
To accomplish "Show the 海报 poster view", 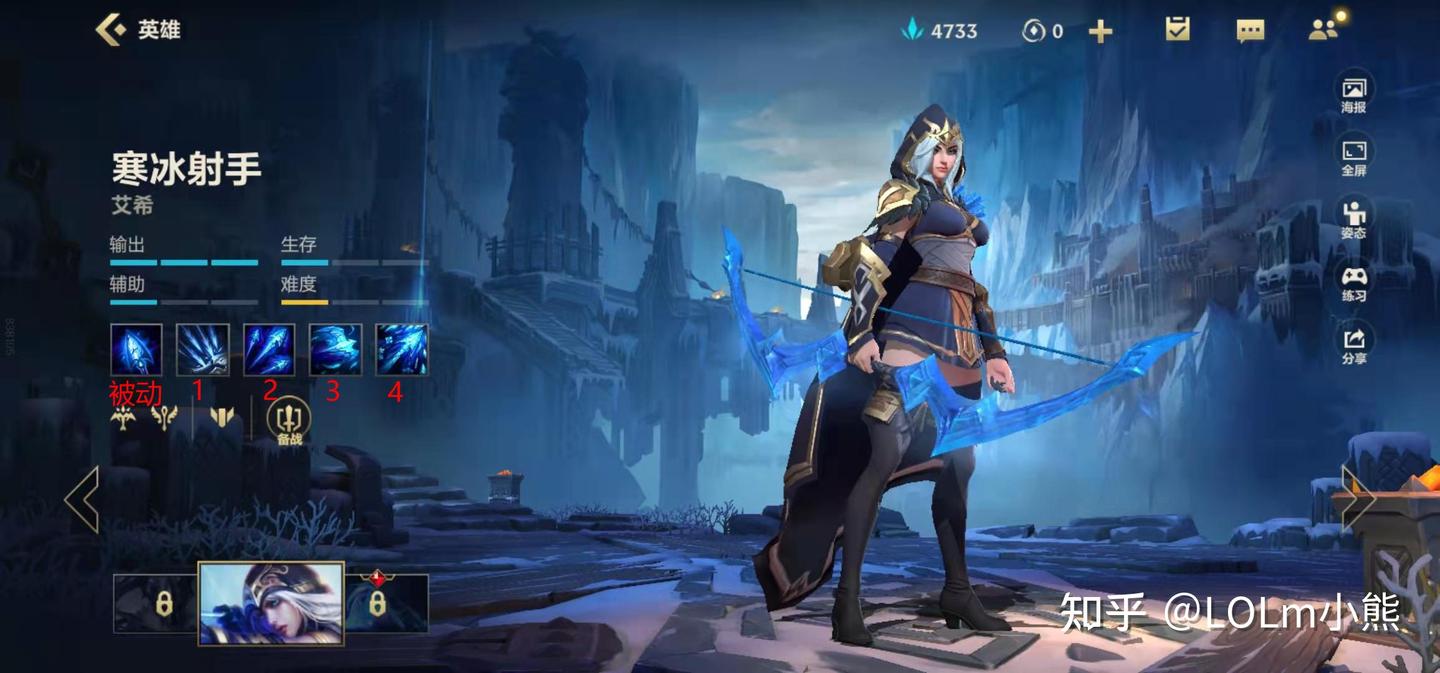I will [x=1354, y=95].
